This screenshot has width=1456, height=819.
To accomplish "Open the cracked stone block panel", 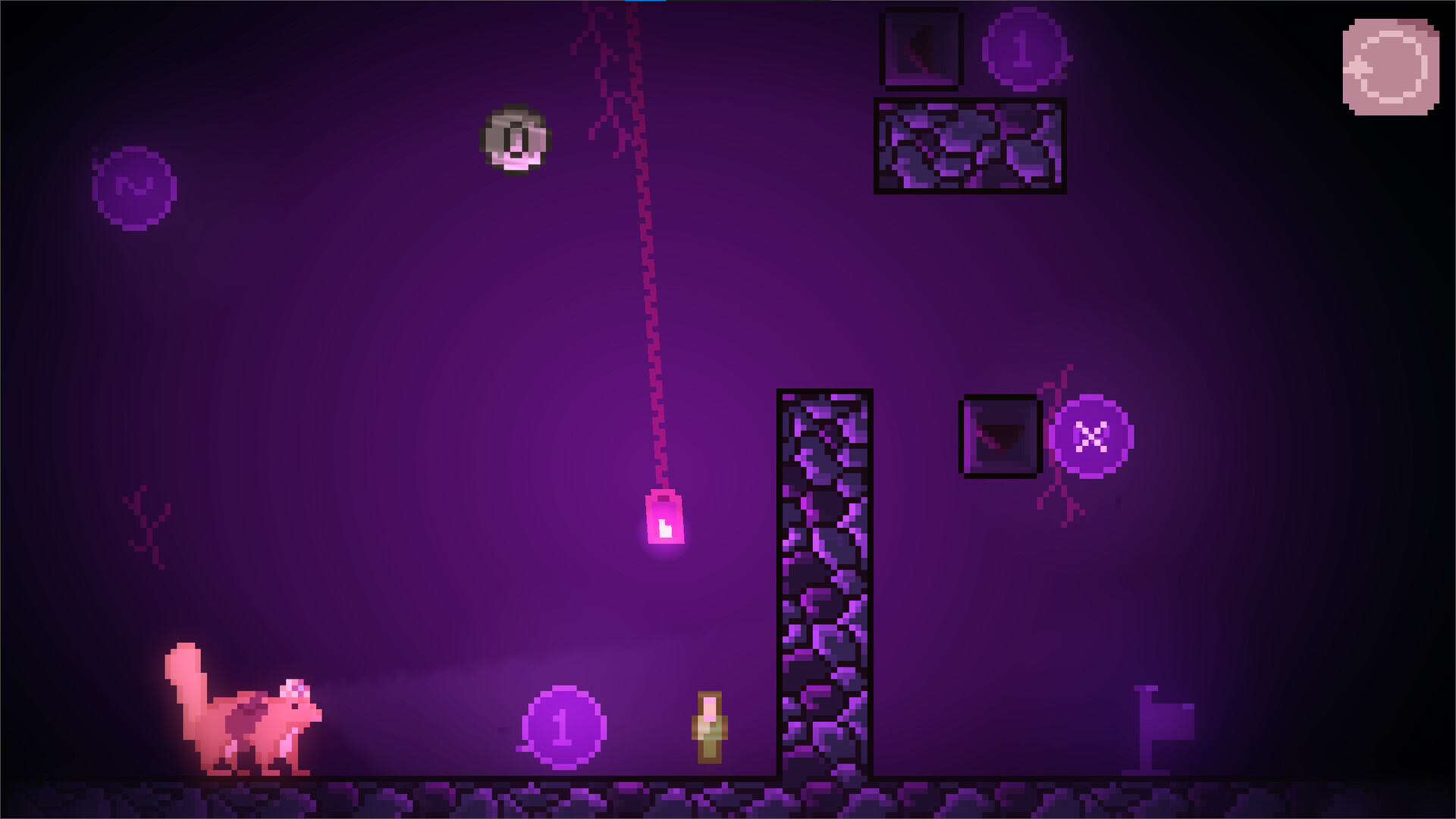I will (971, 148).
